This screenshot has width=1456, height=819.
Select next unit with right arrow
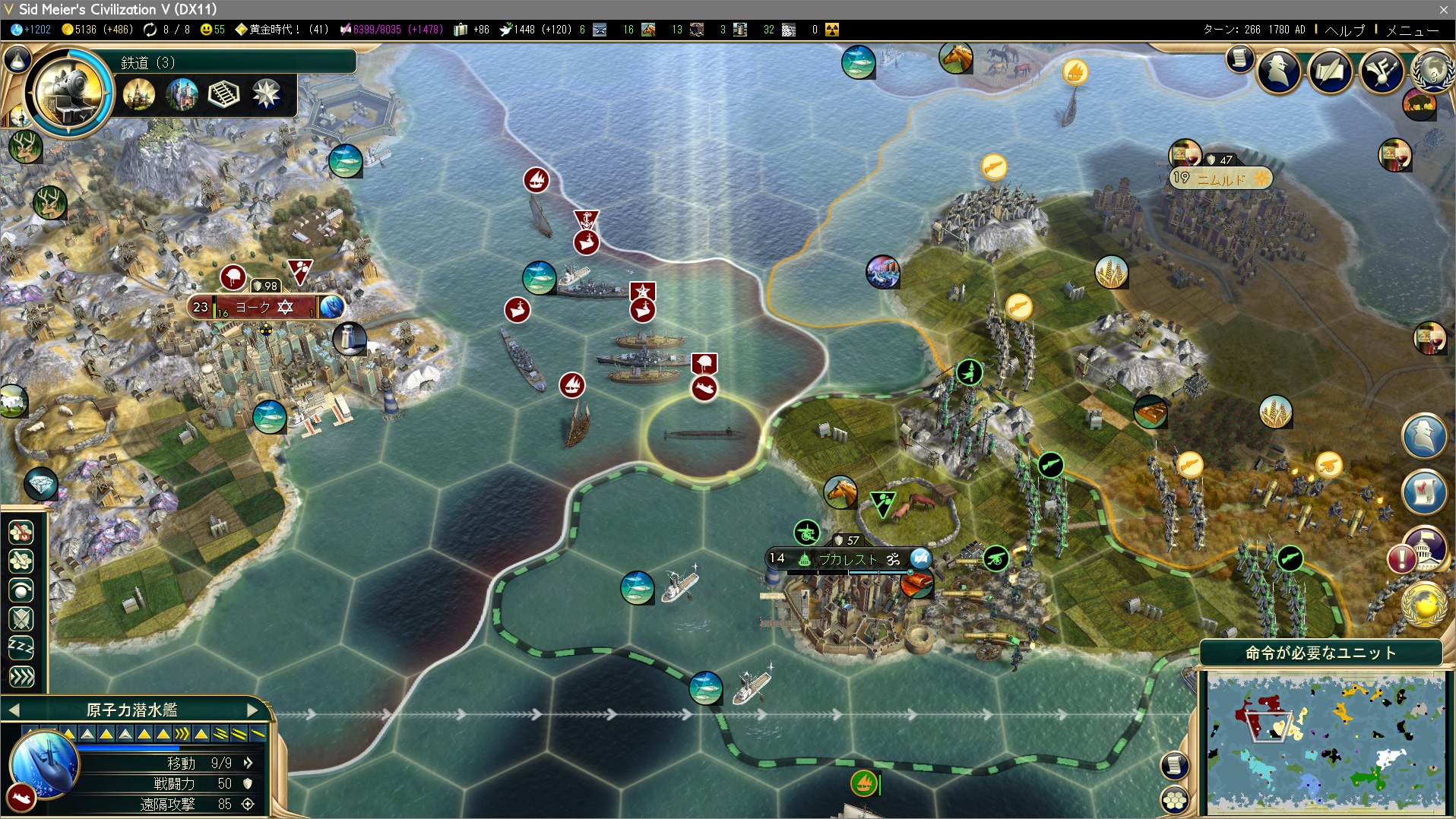coord(253,710)
